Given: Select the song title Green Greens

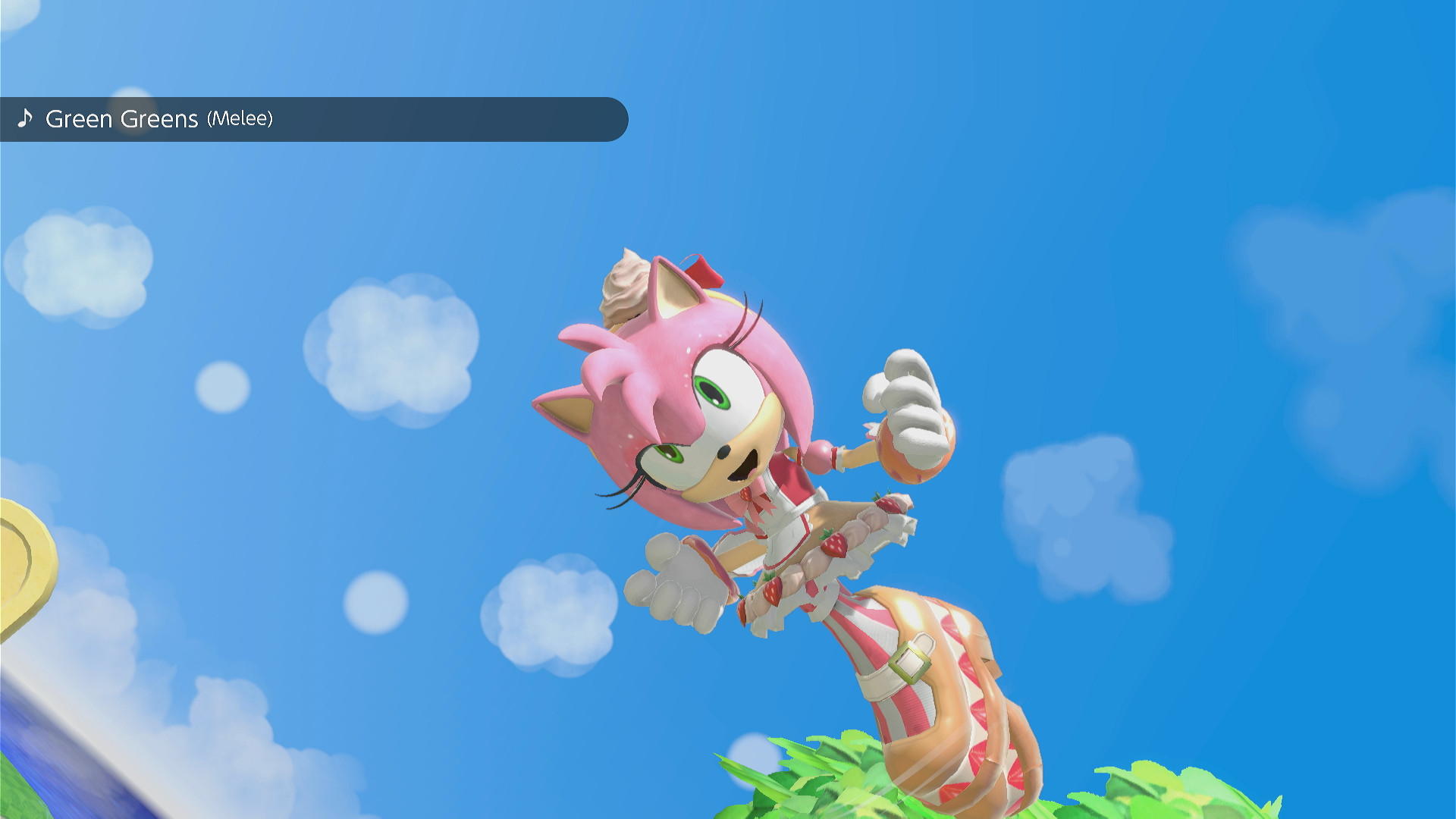Looking at the screenshot, I should point(124,119).
